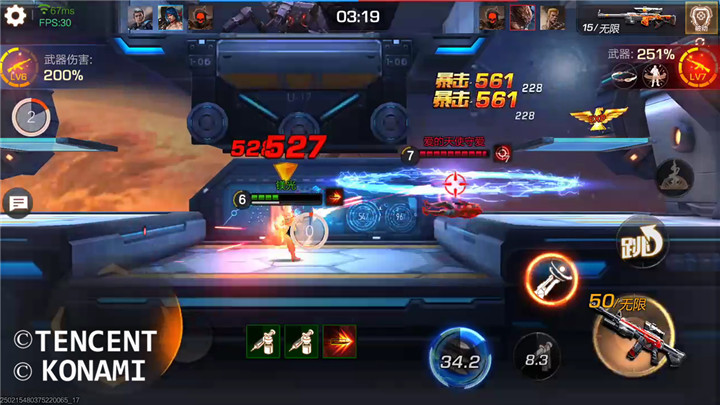Select the red arrow buff icon
This screenshot has width=720, height=405.
(x=340, y=341)
